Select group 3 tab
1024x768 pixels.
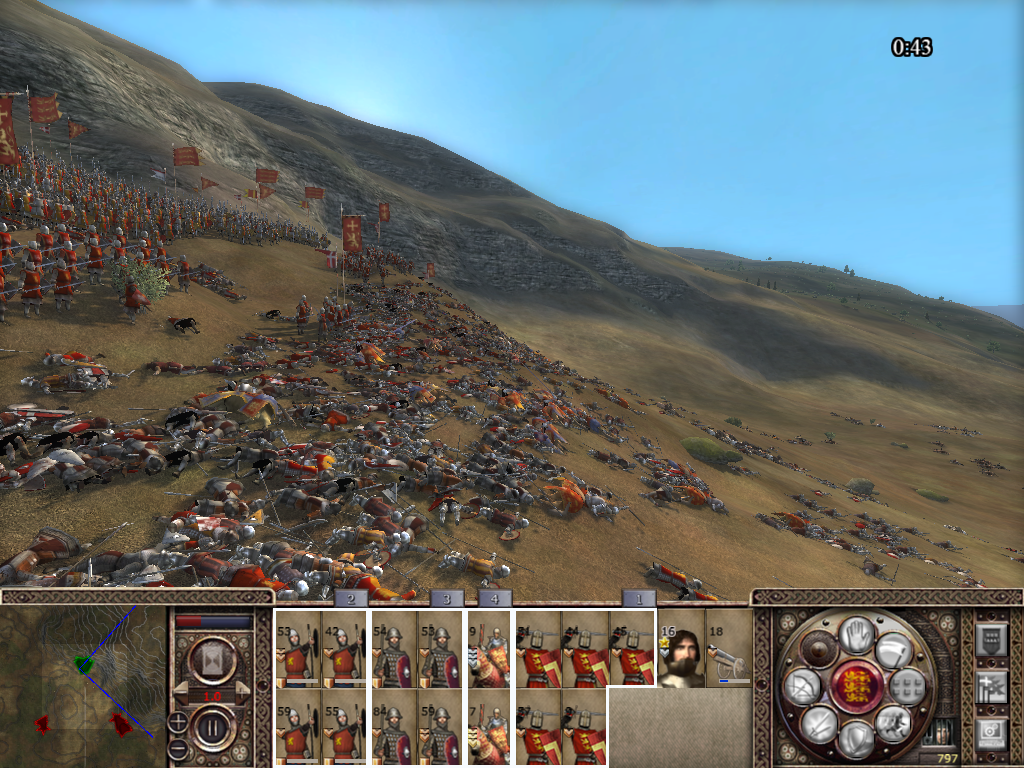click(446, 598)
